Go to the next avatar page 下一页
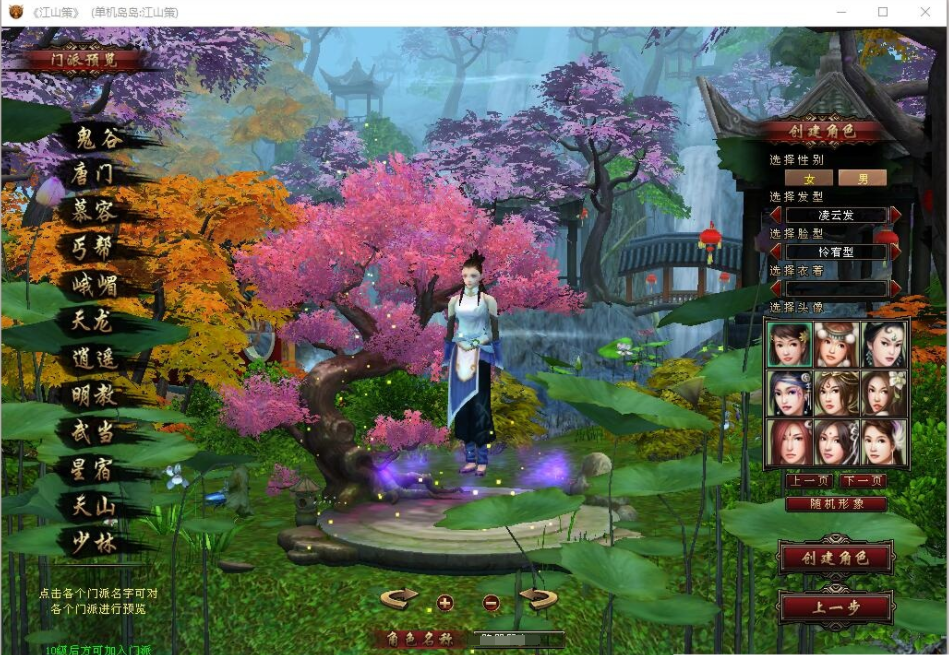Screen dimensions: 949x655 862,481
